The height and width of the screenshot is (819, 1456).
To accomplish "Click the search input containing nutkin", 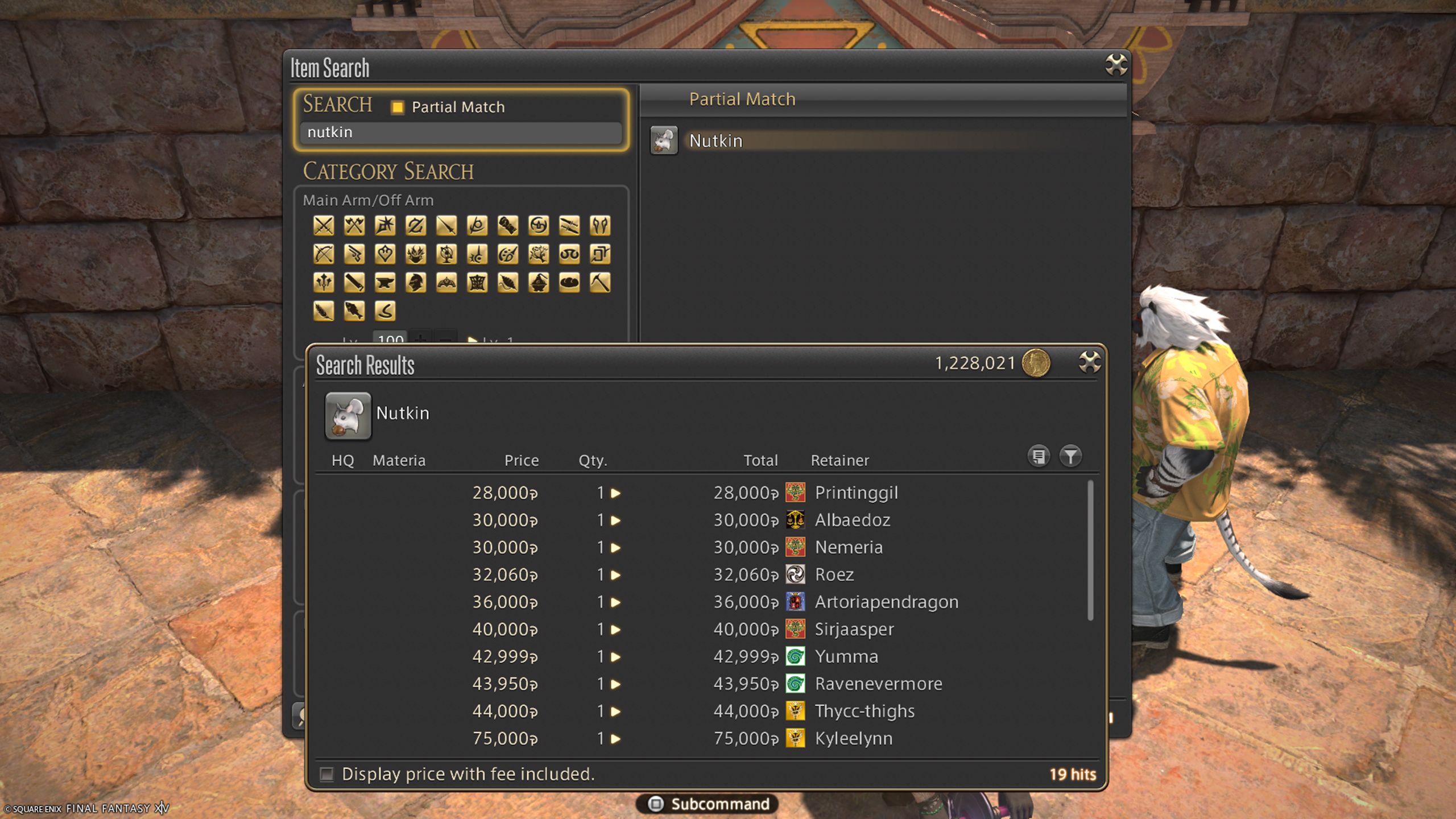I will click(x=461, y=133).
